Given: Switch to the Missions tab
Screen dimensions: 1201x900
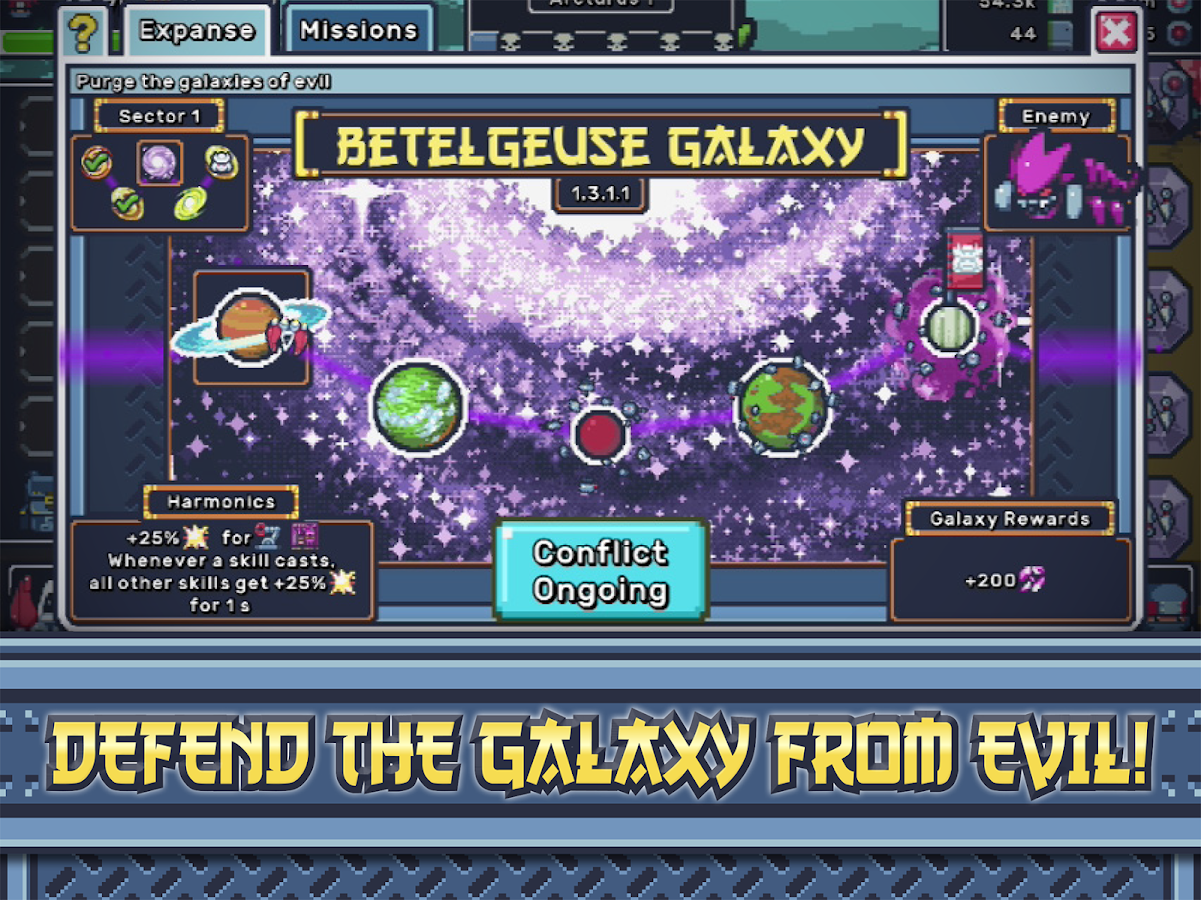Looking at the screenshot, I should tap(359, 31).
